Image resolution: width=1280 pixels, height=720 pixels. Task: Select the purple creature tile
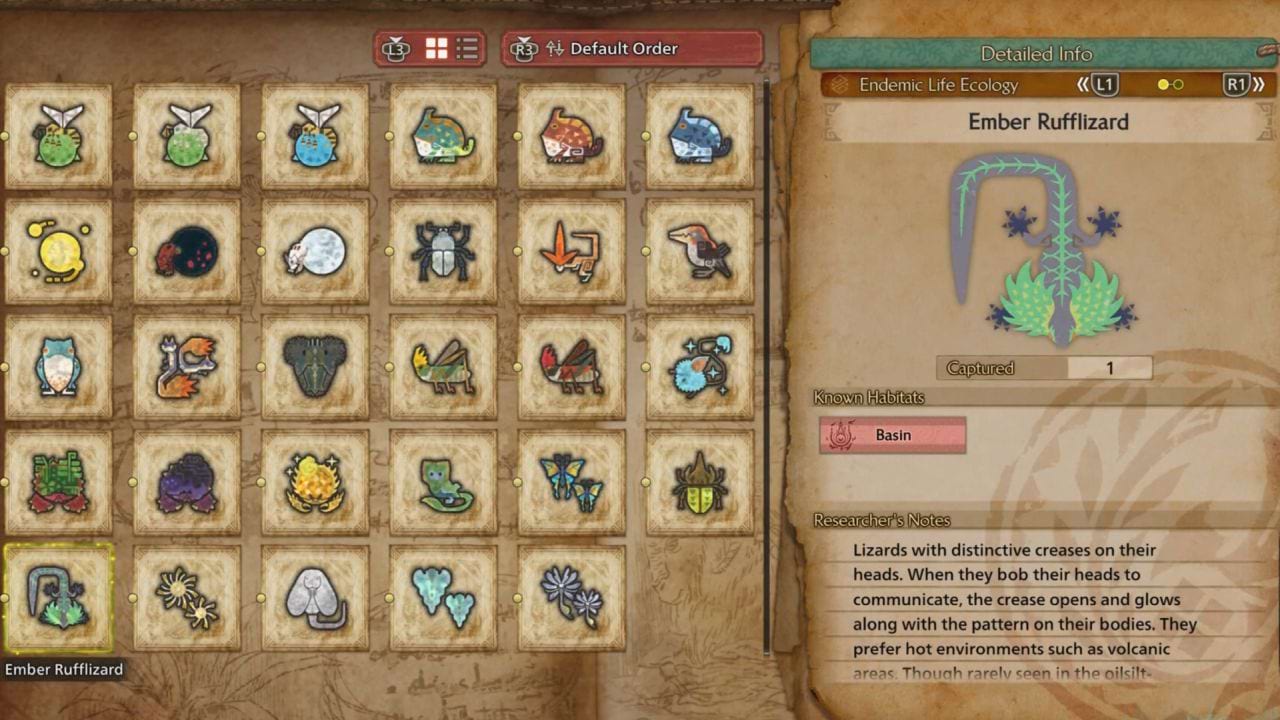click(187, 482)
